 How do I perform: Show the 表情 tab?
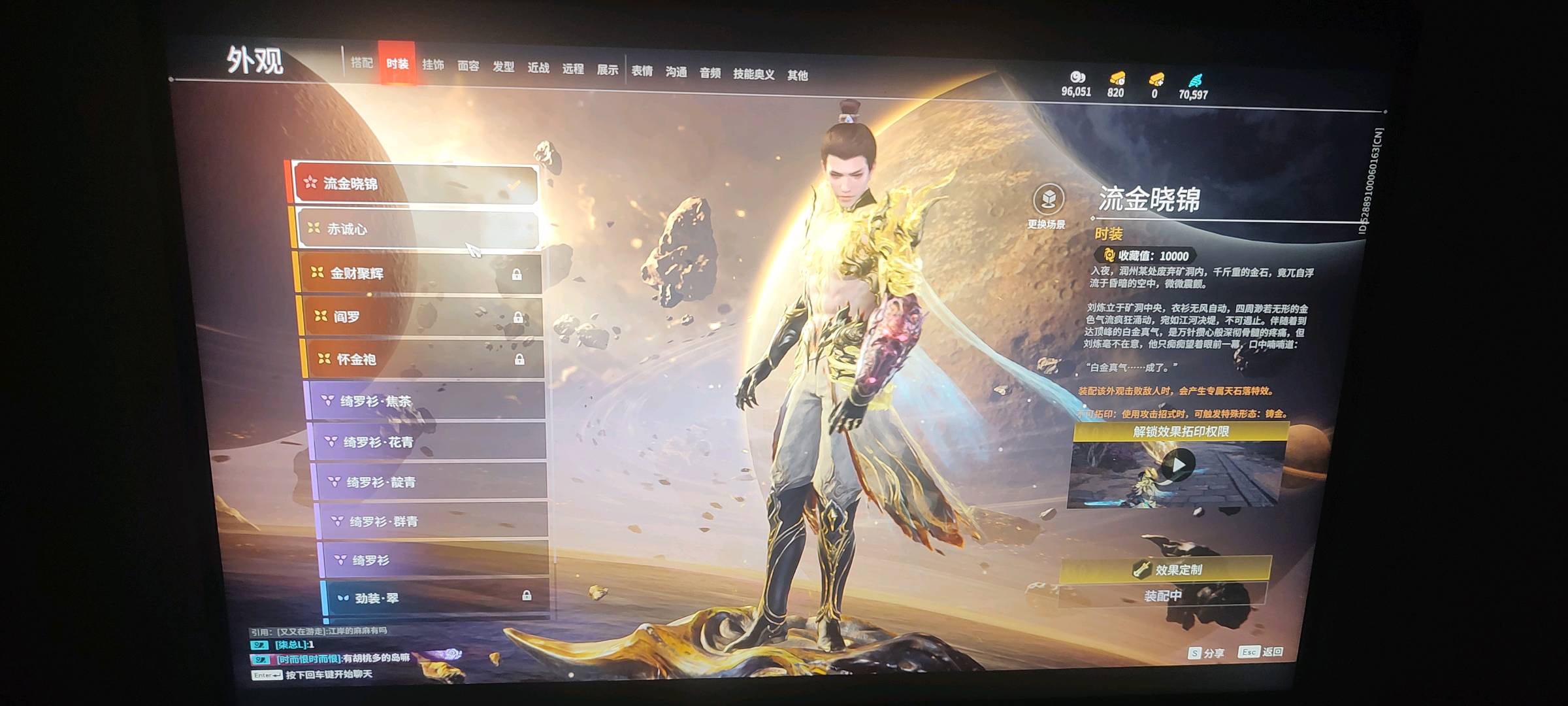click(x=642, y=71)
